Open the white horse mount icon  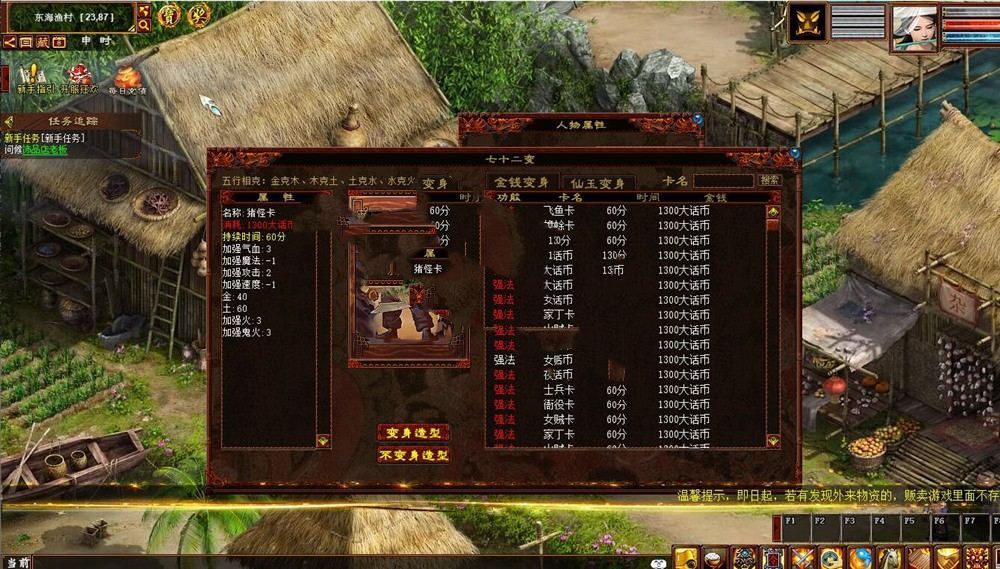click(x=888, y=557)
